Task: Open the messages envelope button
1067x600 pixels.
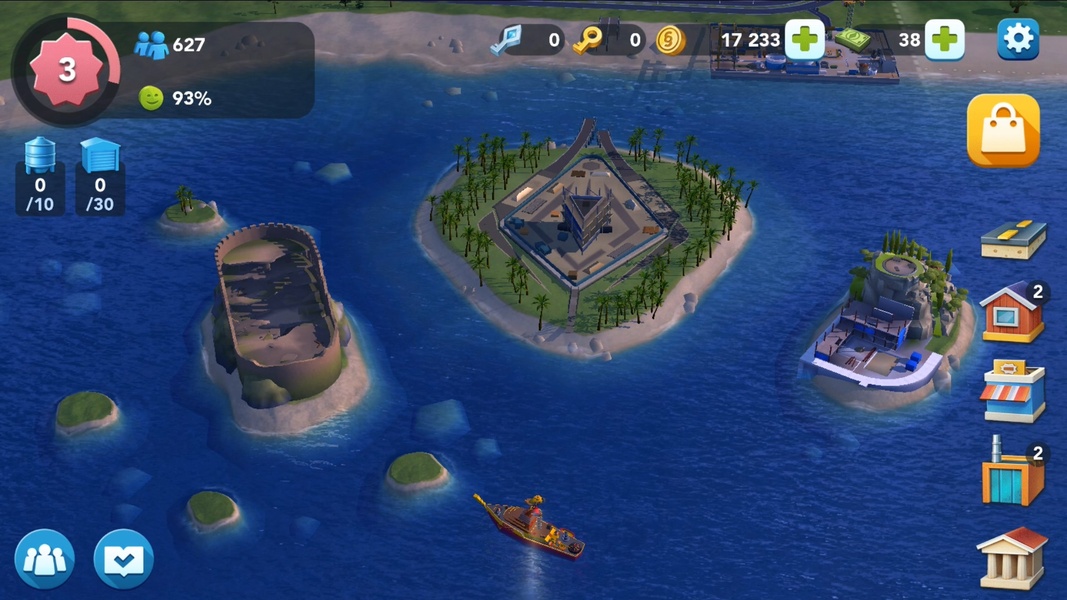Action: 123,559
